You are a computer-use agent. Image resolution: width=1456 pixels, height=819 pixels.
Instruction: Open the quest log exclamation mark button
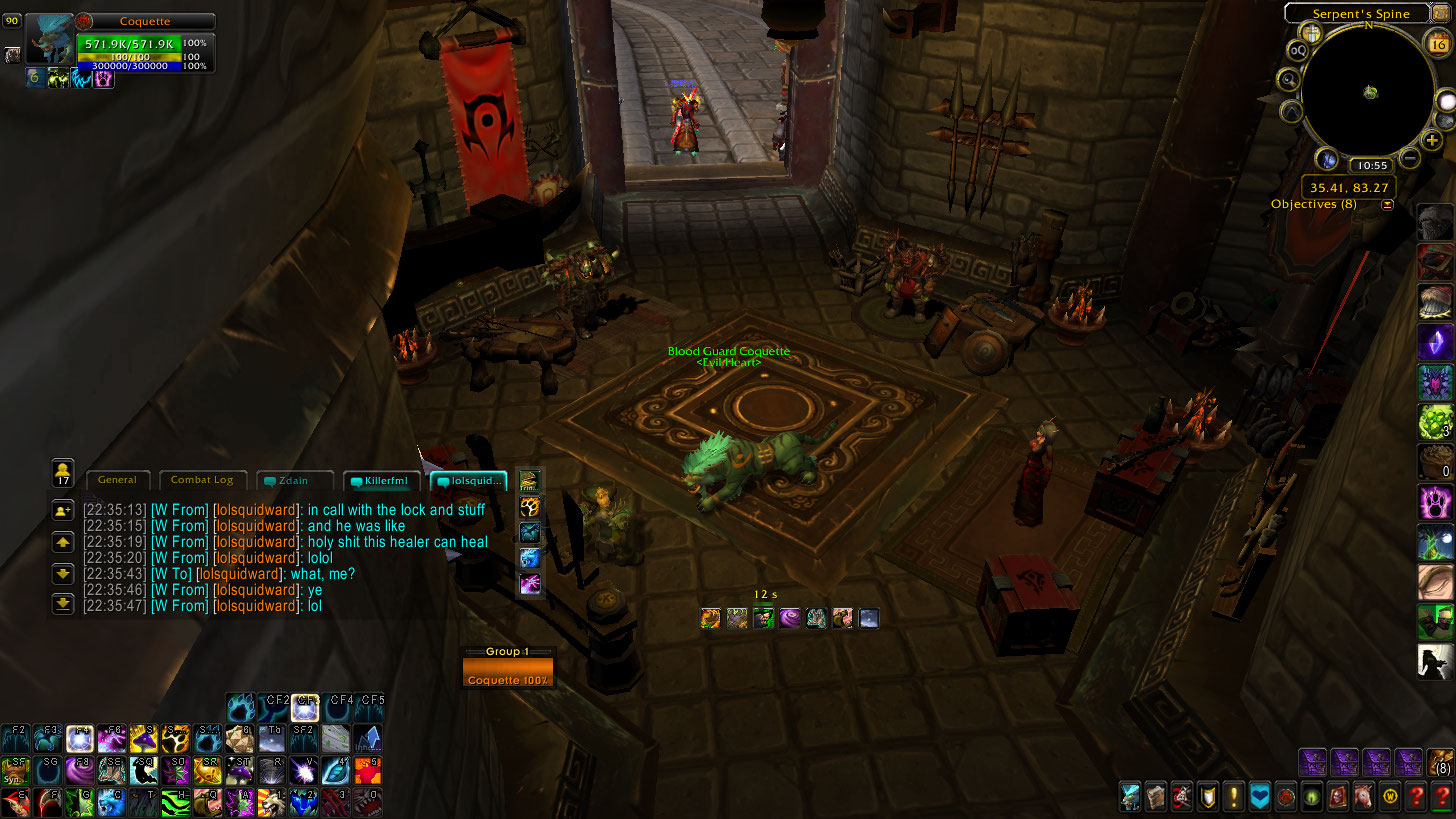(x=1234, y=797)
